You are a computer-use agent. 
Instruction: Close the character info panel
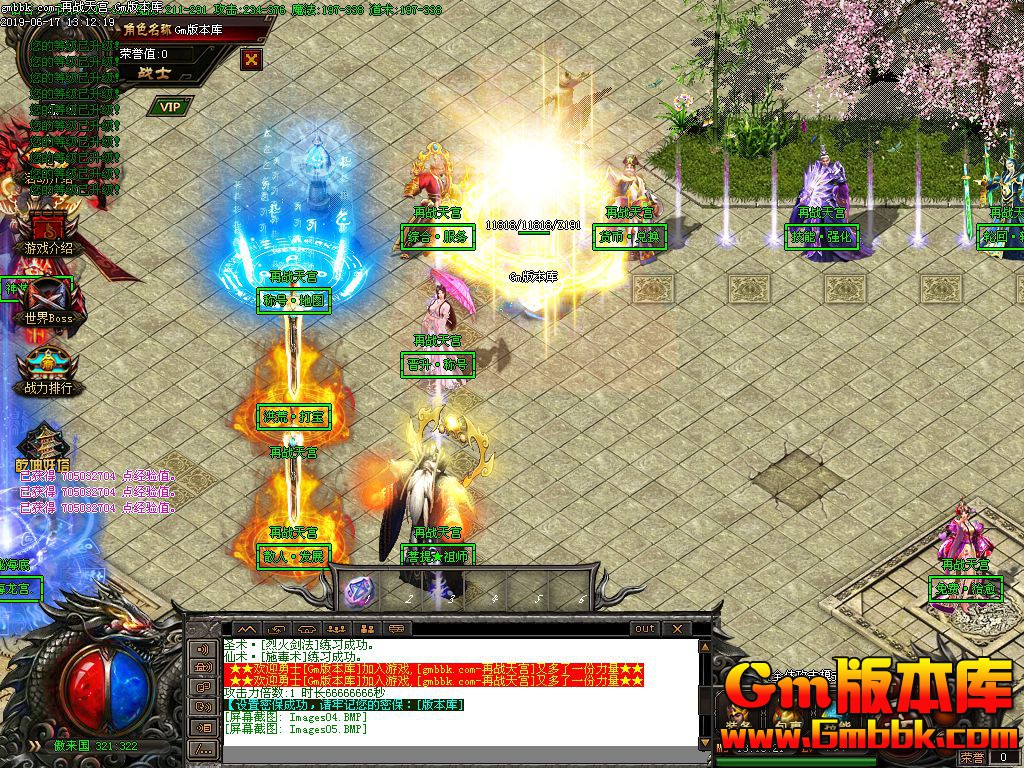click(252, 59)
